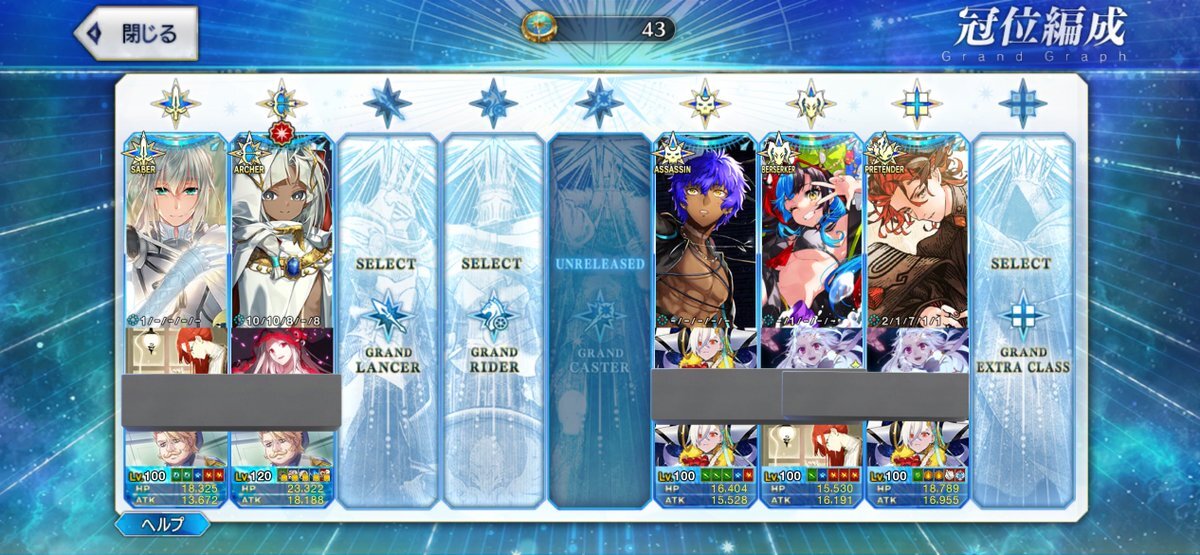This screenshot has width=1200, height=555.
Task: Open the ヘルプ help button
Action: [x=162, y=525]
